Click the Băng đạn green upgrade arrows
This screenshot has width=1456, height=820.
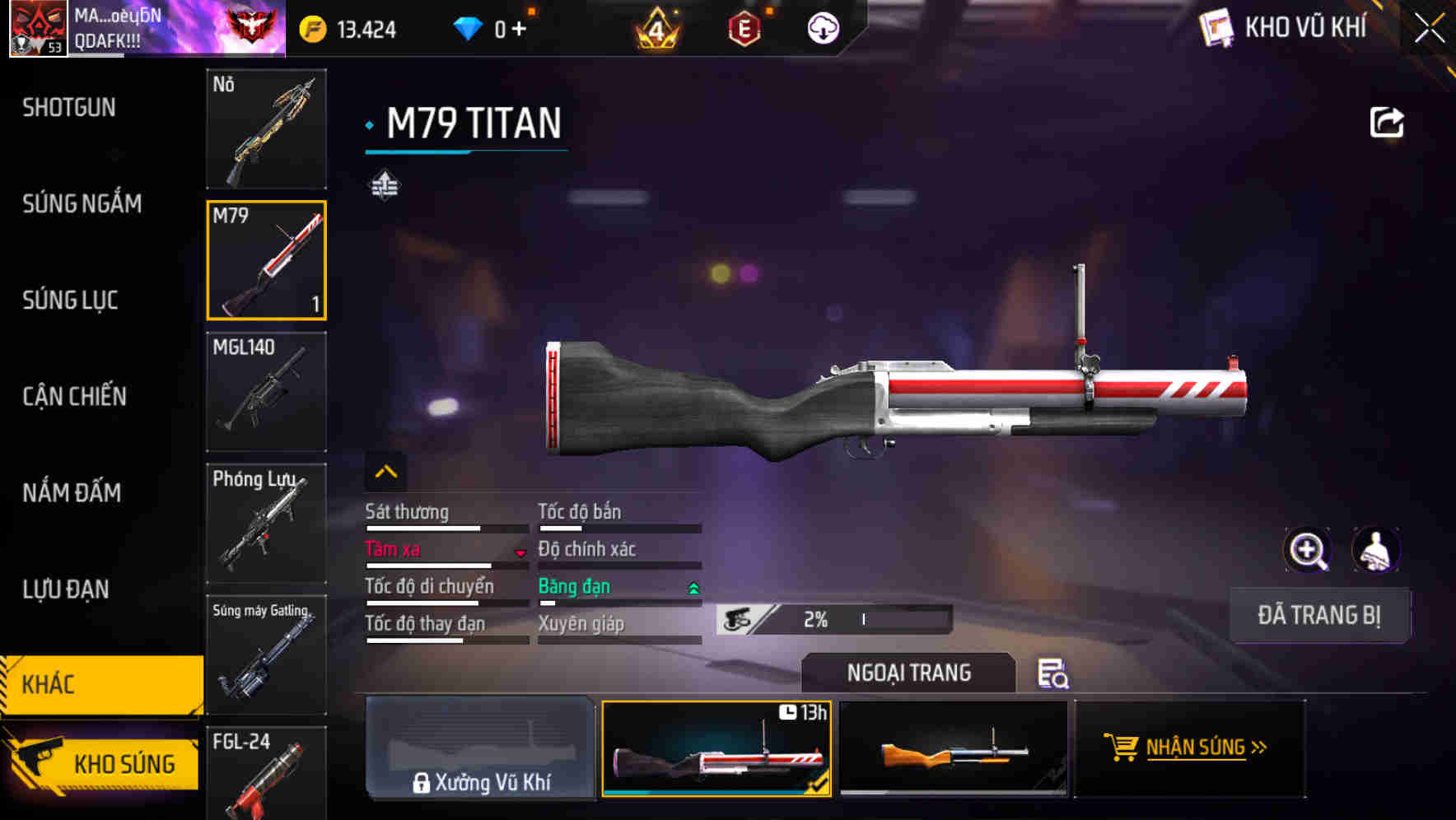point(692,587)
